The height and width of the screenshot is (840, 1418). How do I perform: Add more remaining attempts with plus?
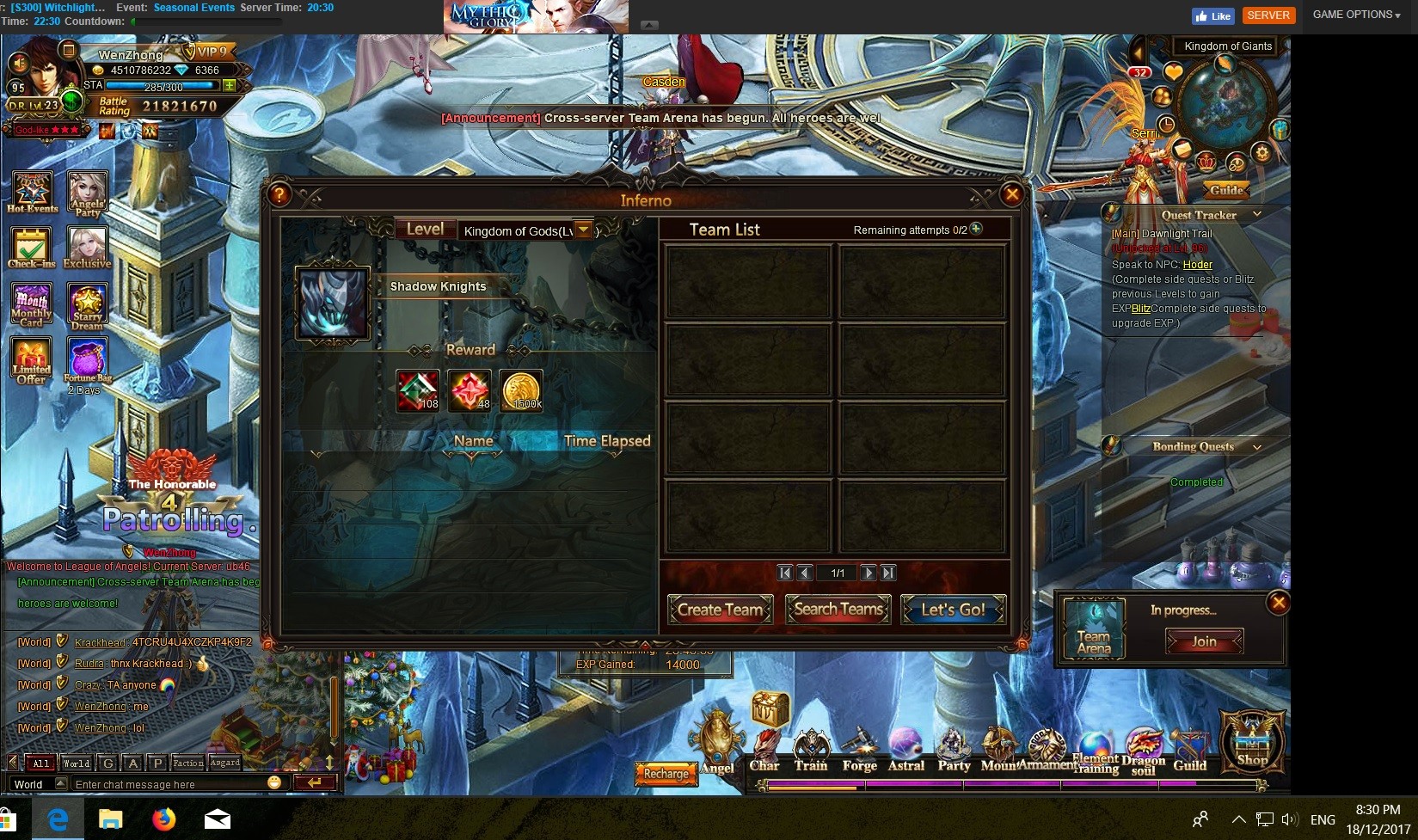pos(976,229)
